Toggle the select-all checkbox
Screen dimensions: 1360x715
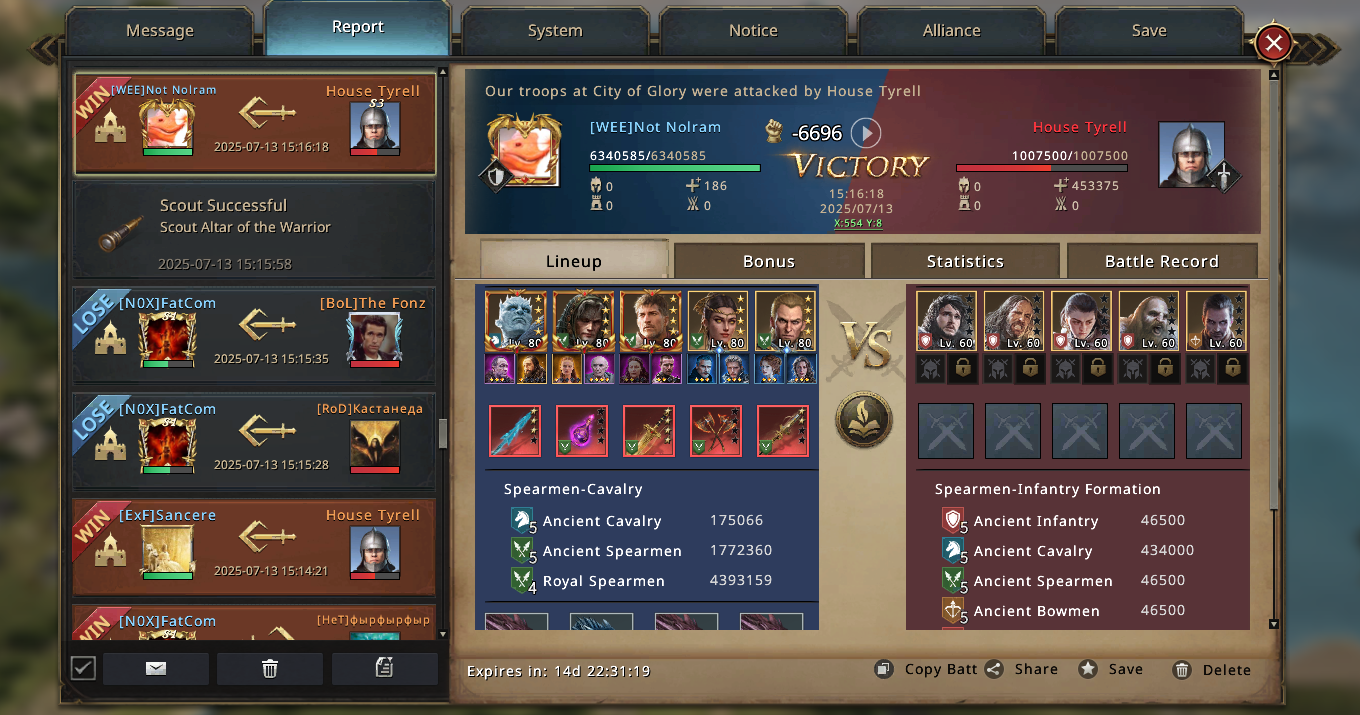[84, 668]
